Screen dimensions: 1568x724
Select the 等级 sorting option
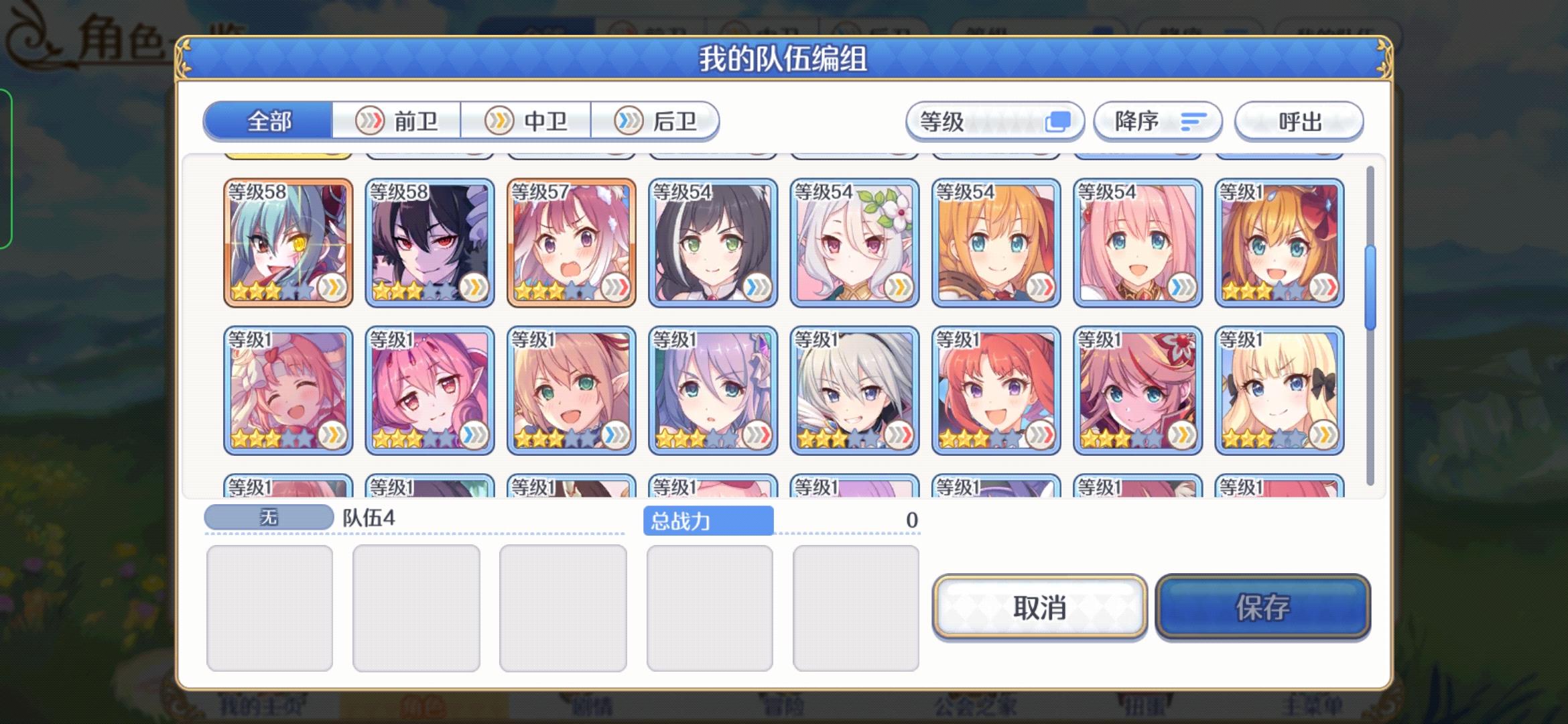pos(995,121)
